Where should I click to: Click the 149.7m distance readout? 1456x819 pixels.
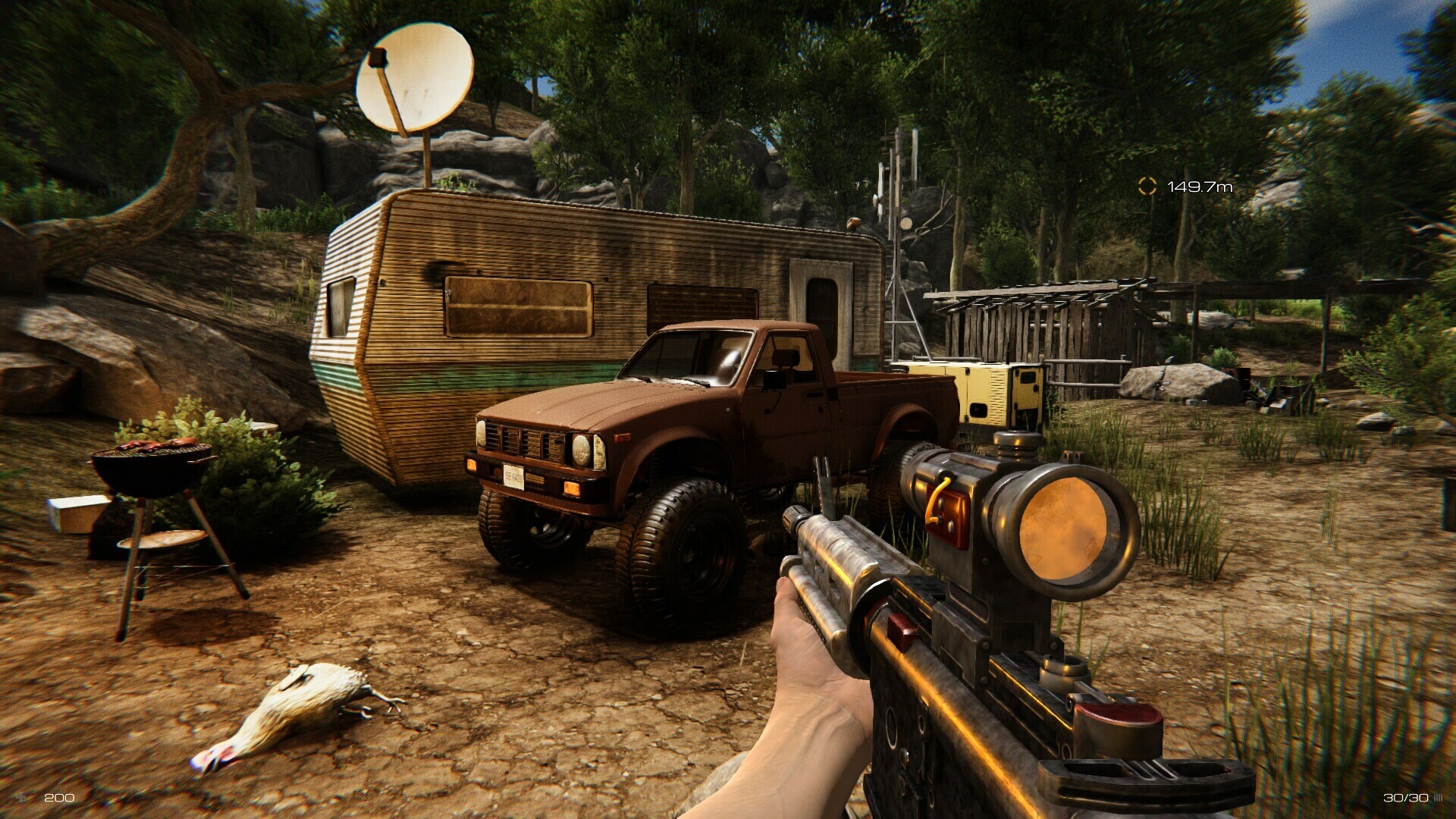point(1200,185)
